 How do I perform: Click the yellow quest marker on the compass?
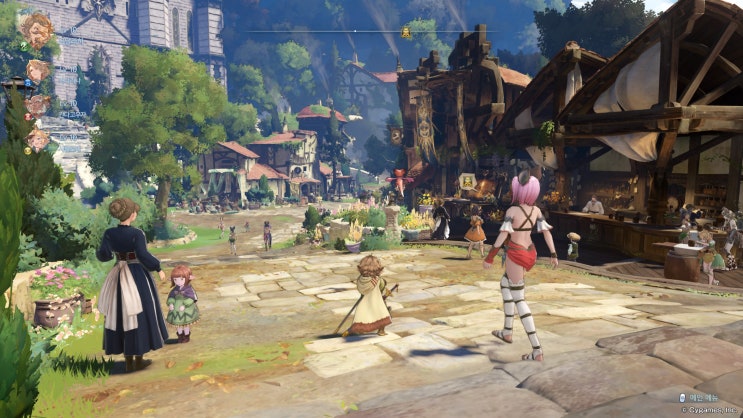pos(406,32)
